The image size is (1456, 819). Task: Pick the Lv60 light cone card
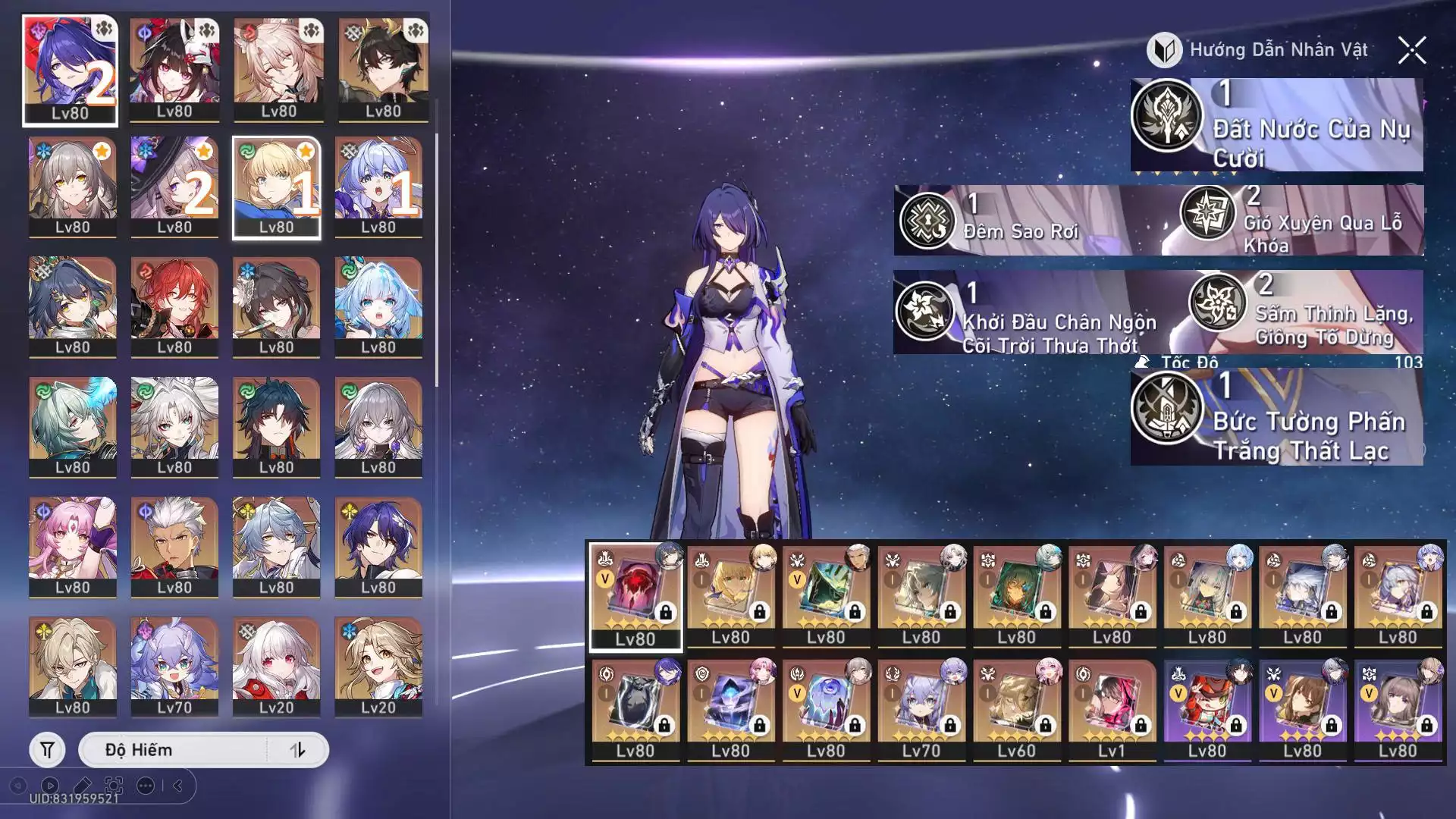click(1016, 710)
